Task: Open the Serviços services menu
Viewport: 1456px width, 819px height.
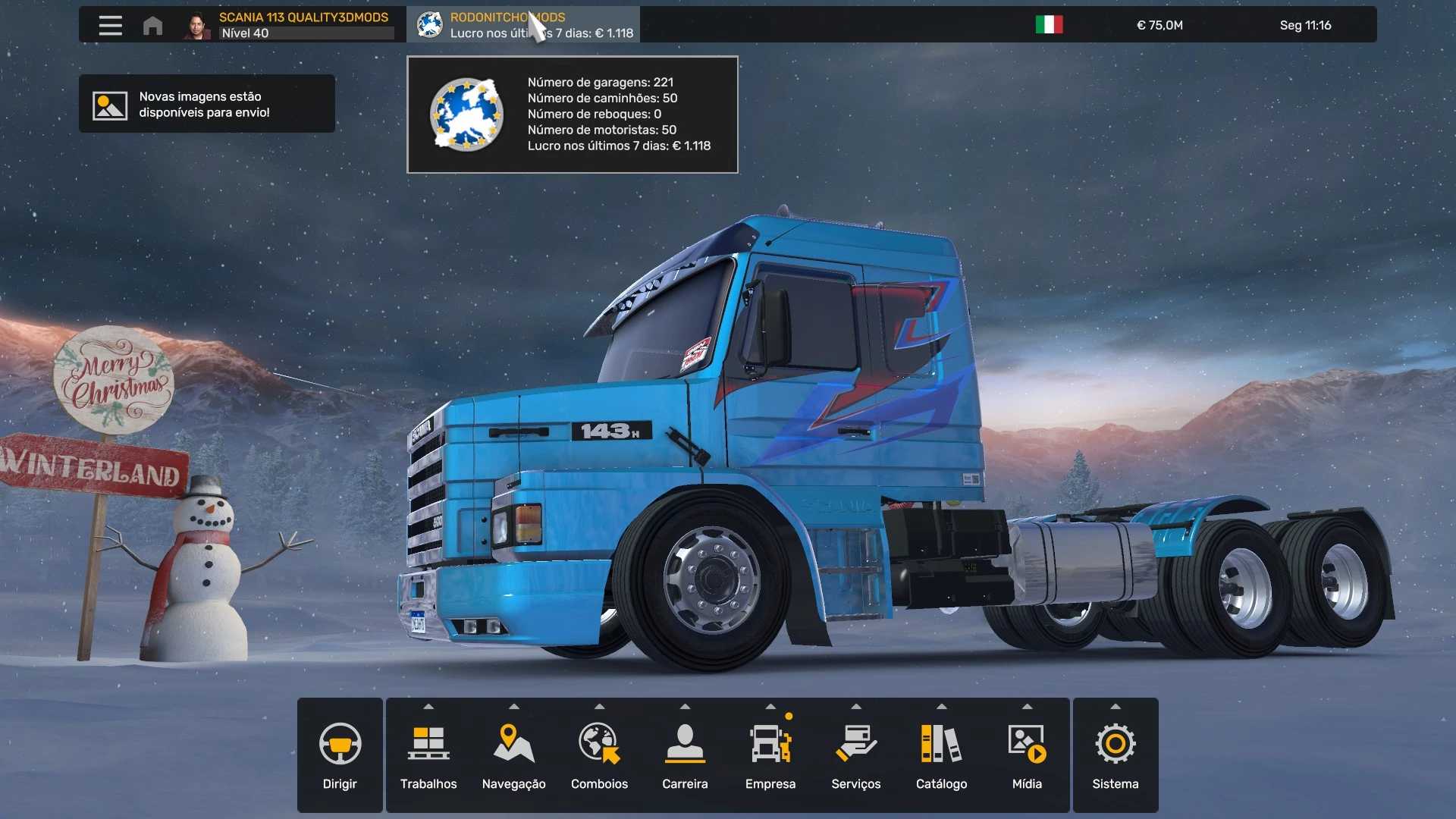Action: [x=856, y=755]
